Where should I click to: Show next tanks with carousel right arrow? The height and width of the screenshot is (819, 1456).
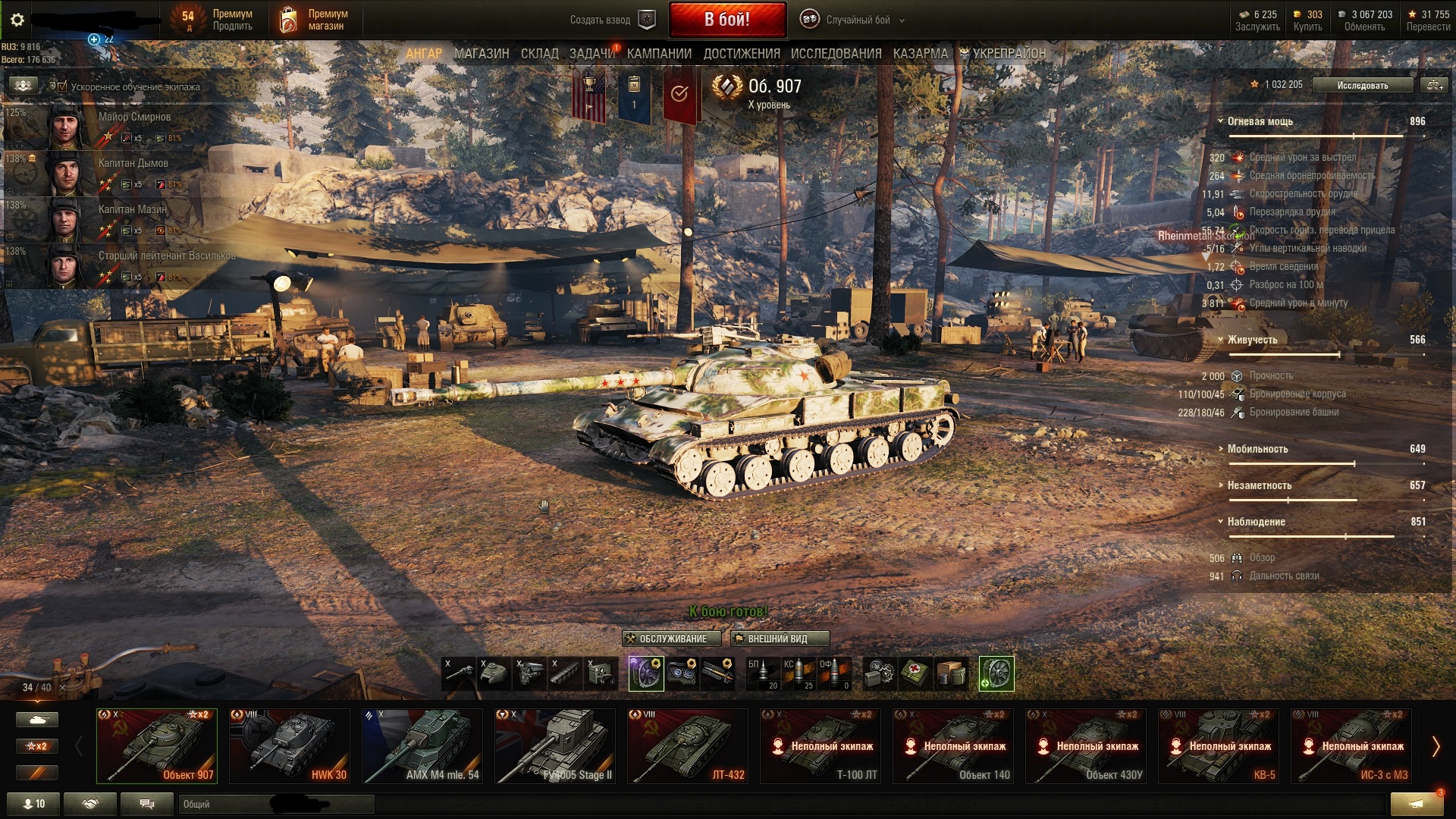tap(1436, 746)
